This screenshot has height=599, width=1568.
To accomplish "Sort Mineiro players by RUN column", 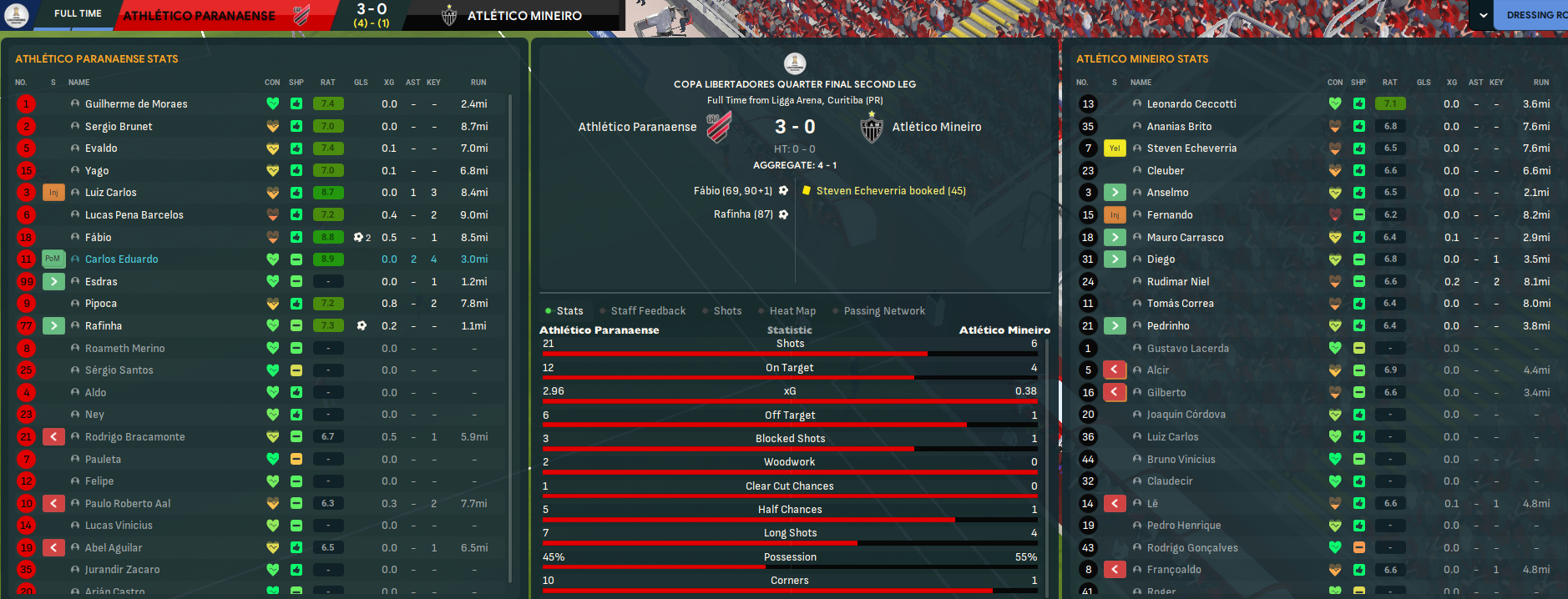I will pos(1540,83).
